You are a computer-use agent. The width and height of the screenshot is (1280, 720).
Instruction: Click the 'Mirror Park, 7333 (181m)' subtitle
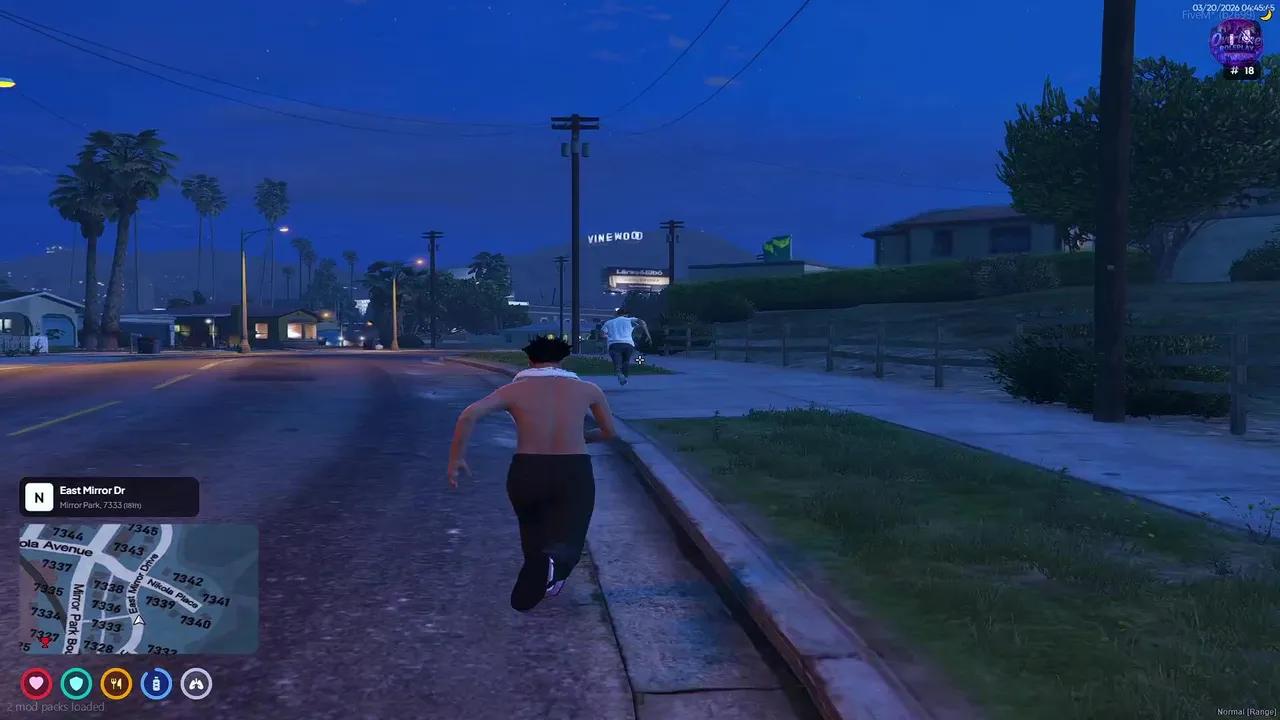(101, 505)
